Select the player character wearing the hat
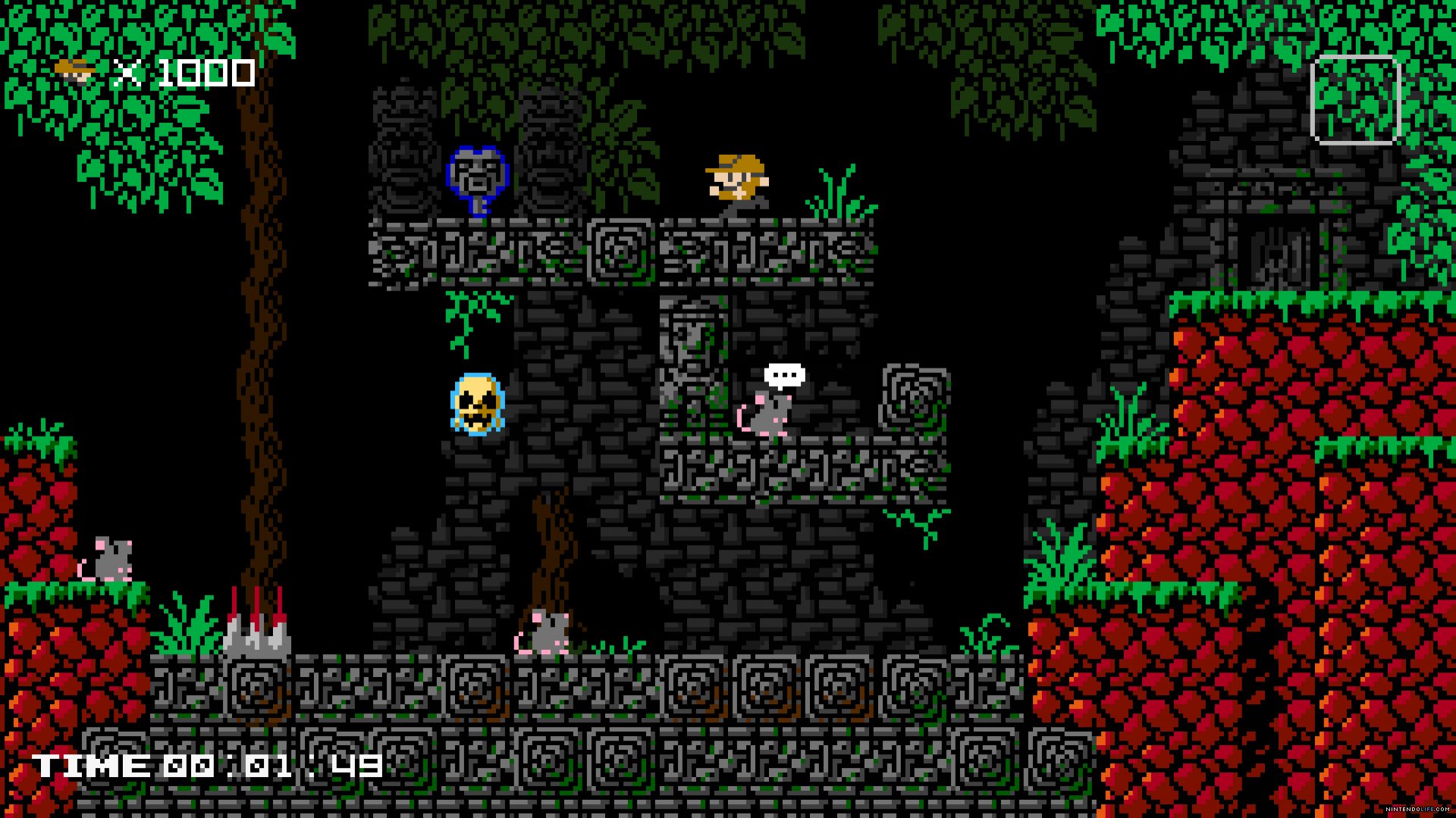 (x=734, y=183)
